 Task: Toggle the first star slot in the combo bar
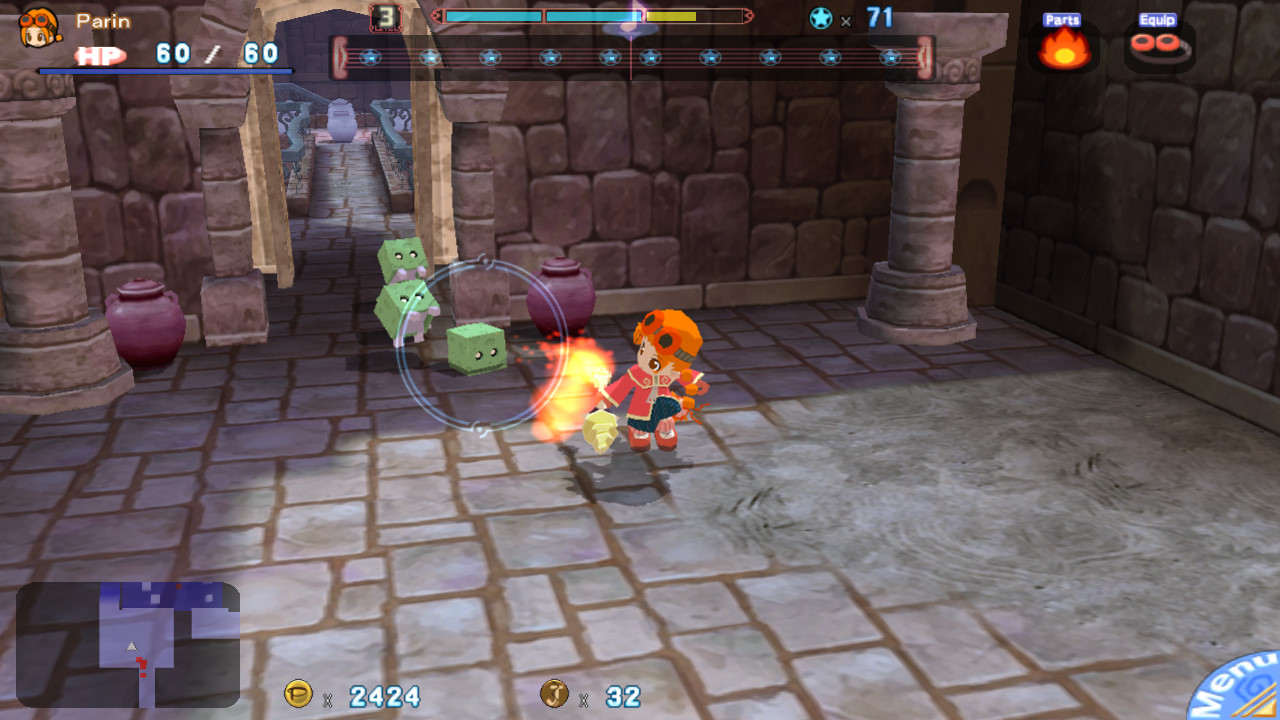[x=373, y=57]
